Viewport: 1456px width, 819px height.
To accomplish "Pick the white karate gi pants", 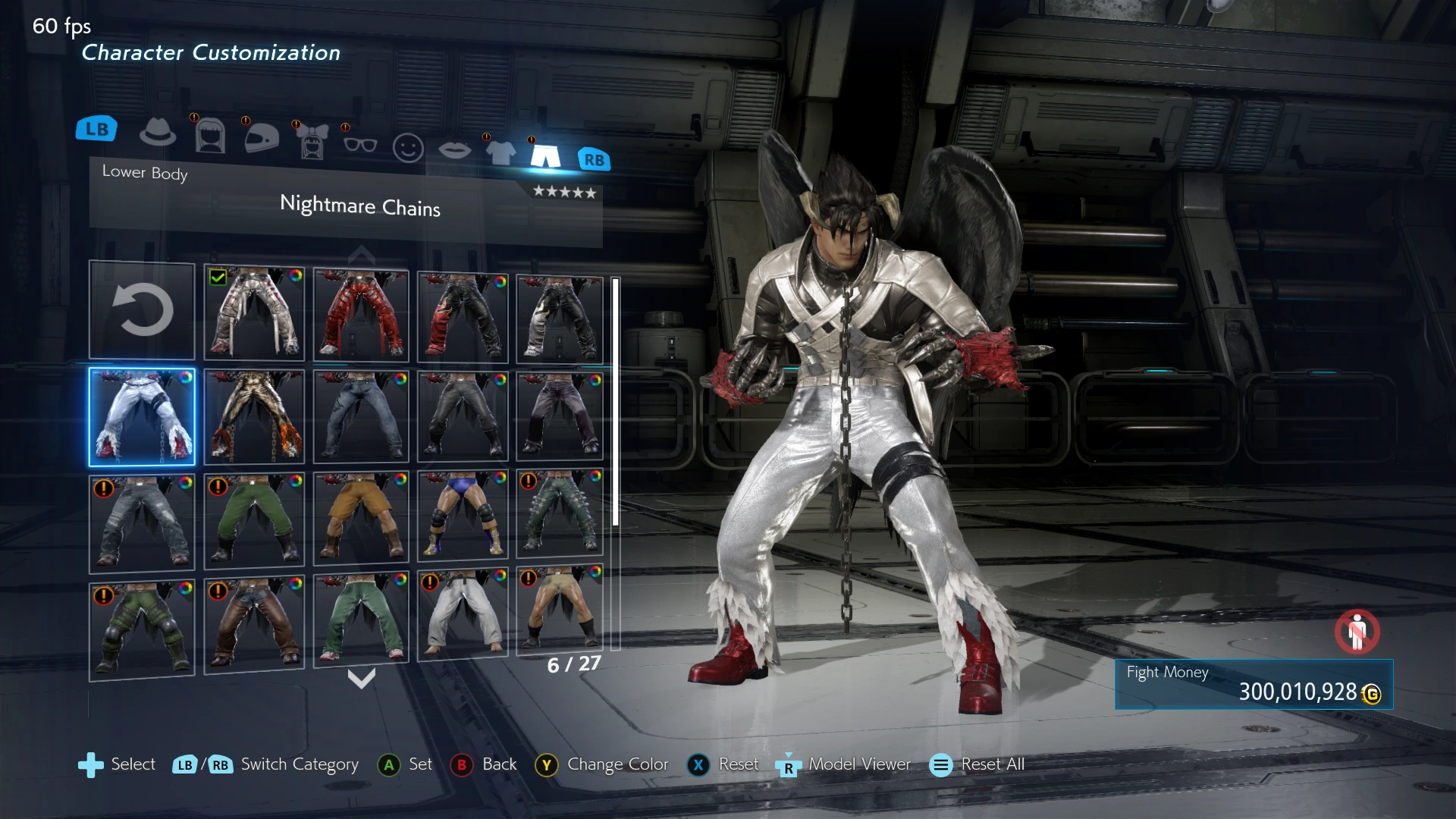I will coord(463,614).
